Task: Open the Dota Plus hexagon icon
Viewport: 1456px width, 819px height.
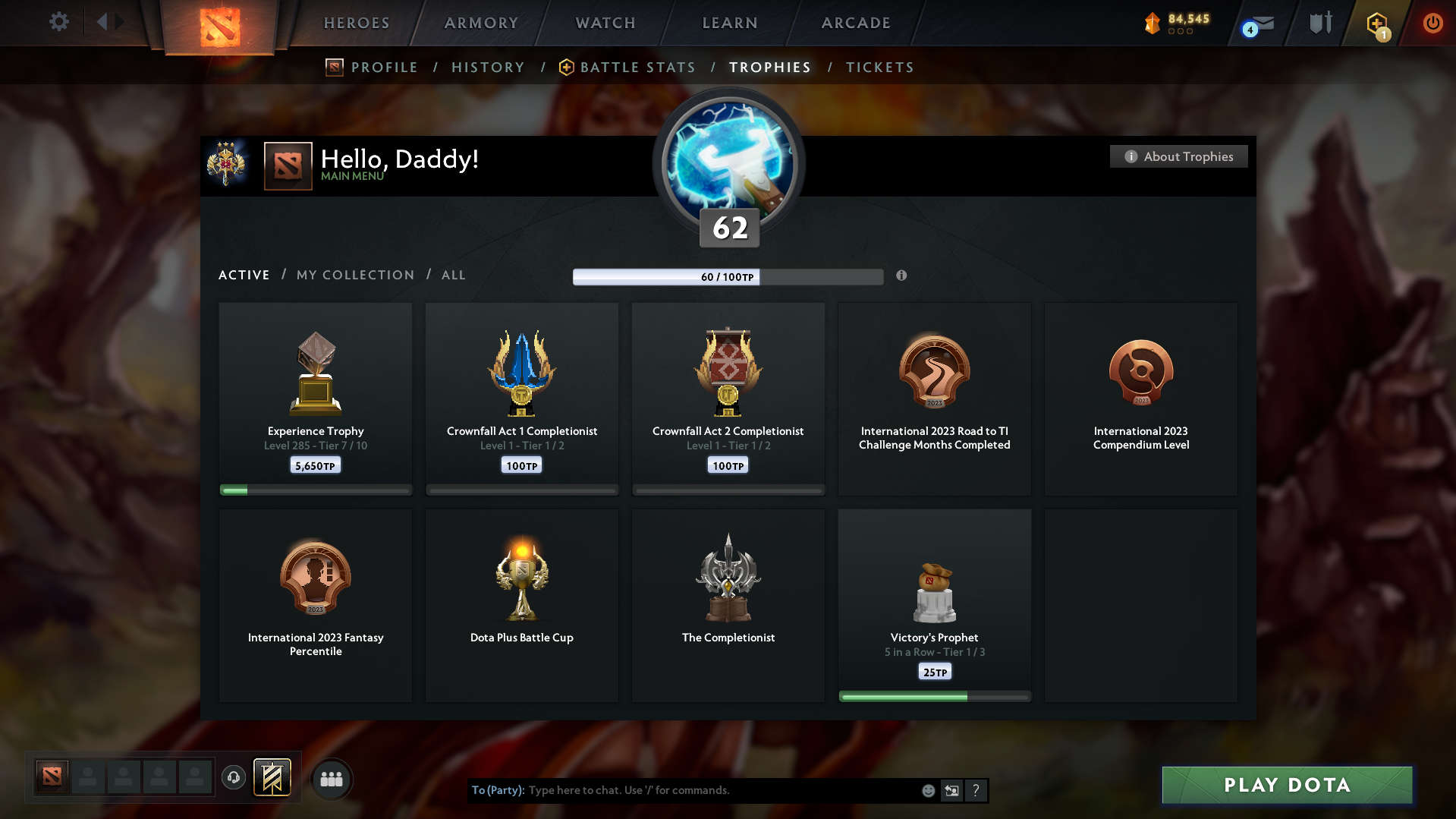Action: pyautogui.click(x=1376, y=24)
